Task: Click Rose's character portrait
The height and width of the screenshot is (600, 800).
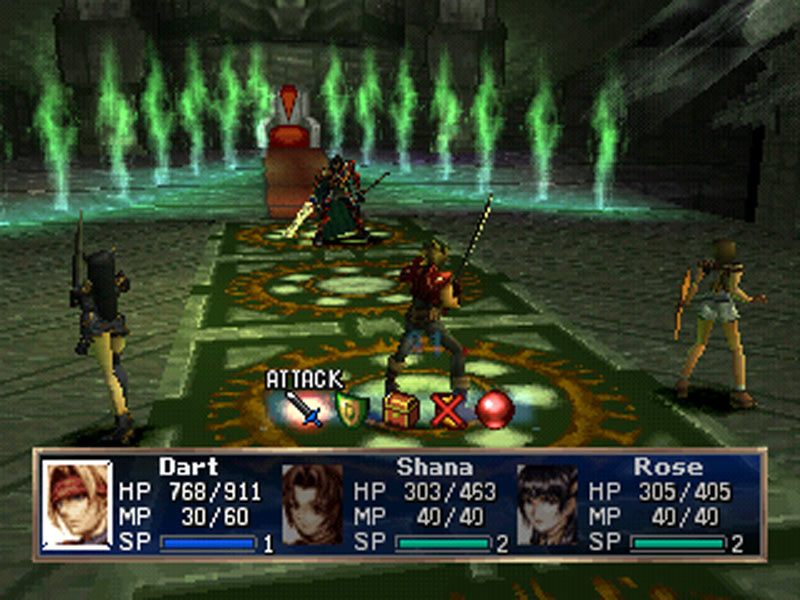Action: [547, 505]
